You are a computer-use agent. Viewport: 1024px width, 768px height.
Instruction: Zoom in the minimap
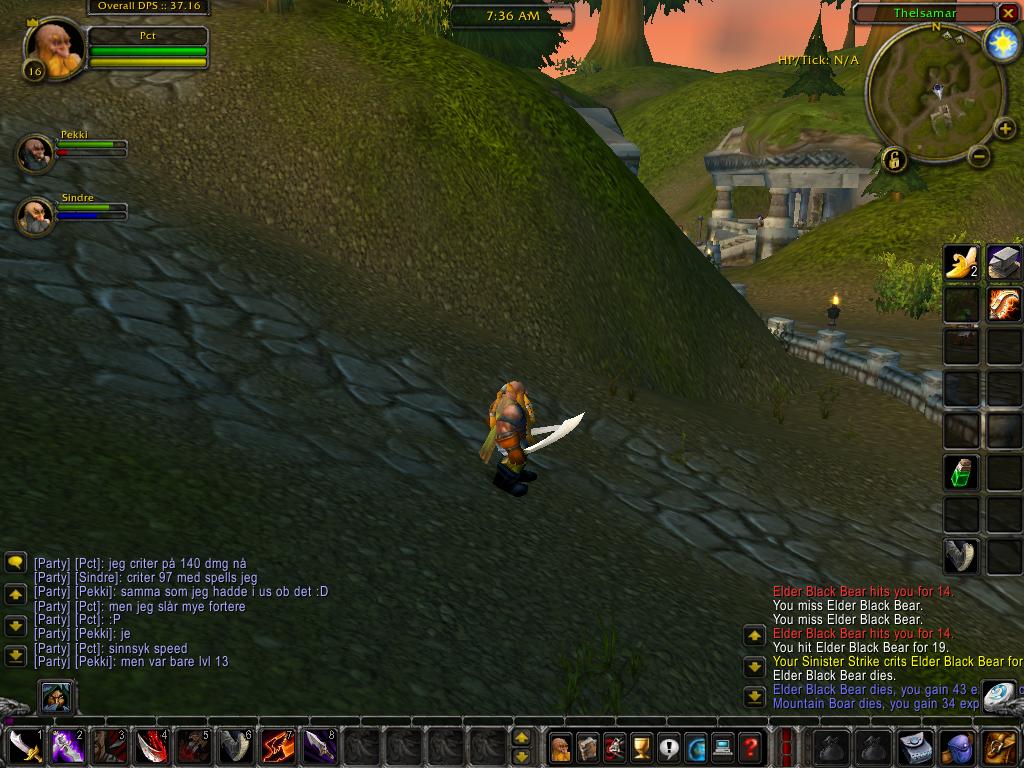(x=1004, y=129)
